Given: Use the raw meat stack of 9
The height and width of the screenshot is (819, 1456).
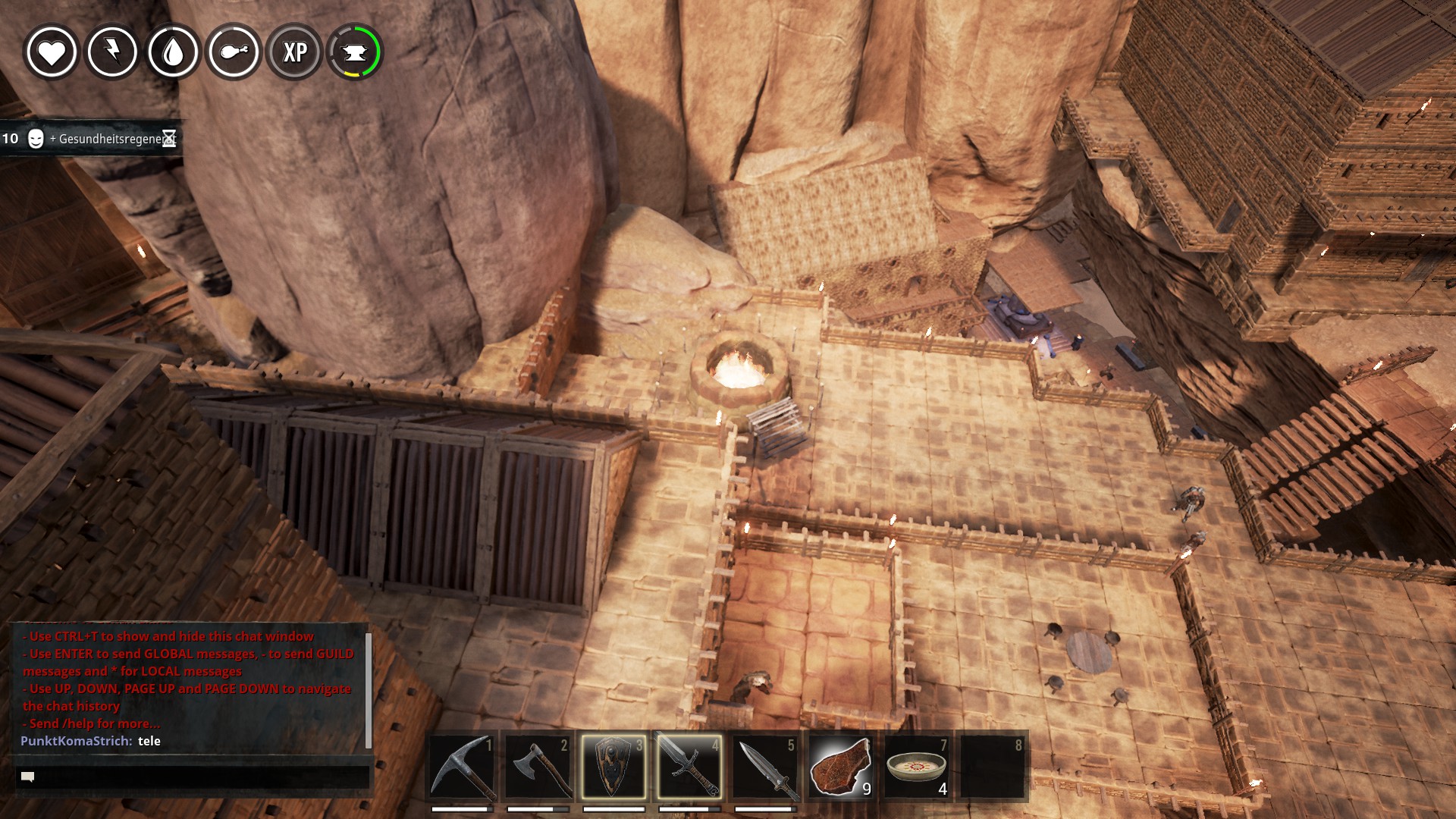Looking at the screenshot, I should point(841,767).
